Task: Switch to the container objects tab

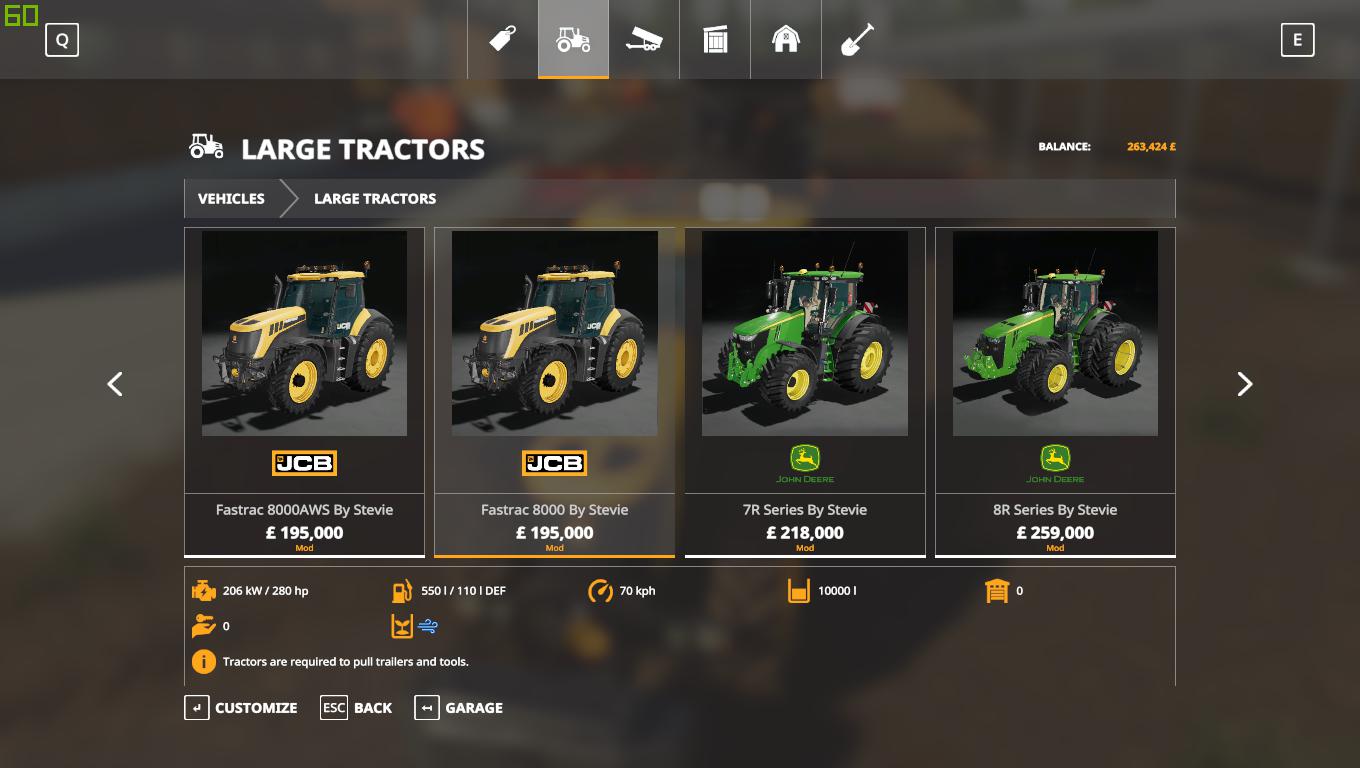Action: coord(715,39)
